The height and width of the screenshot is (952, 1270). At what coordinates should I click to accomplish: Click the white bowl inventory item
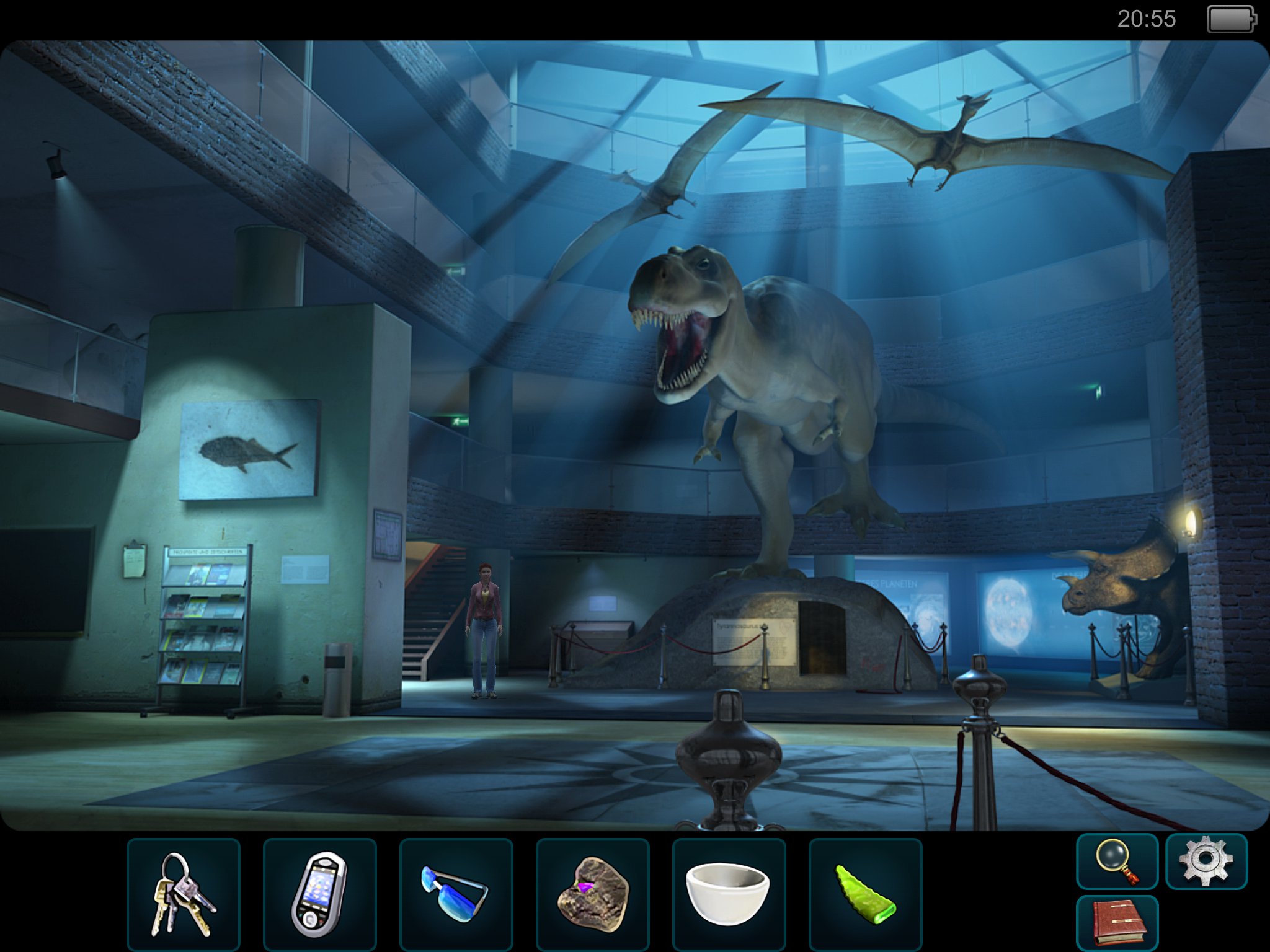click(729, 894)
